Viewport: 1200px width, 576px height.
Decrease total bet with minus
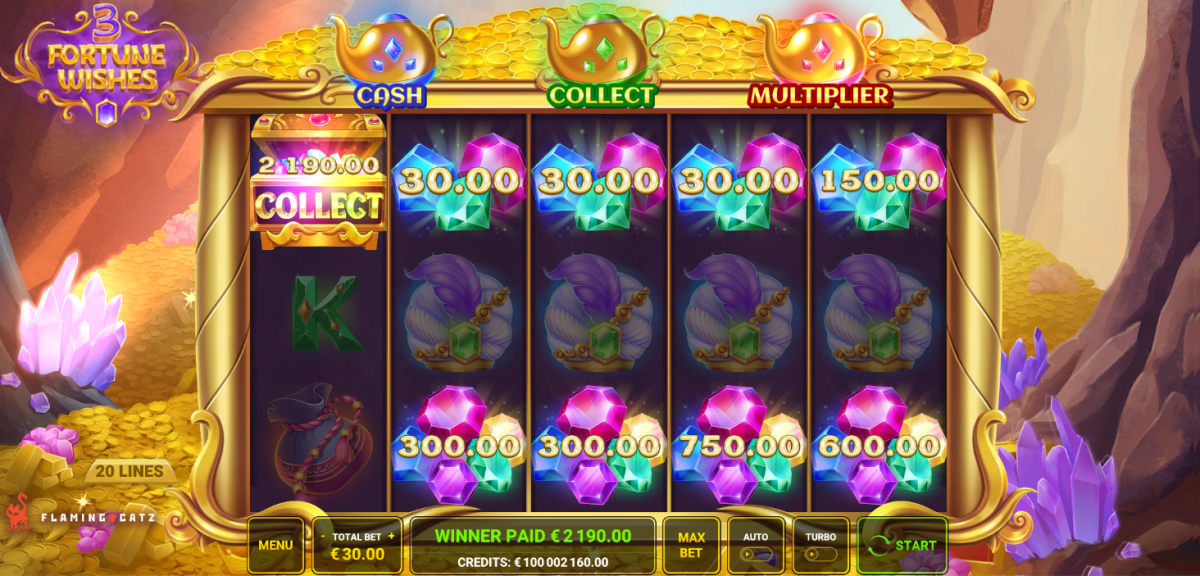pos(323,536)
